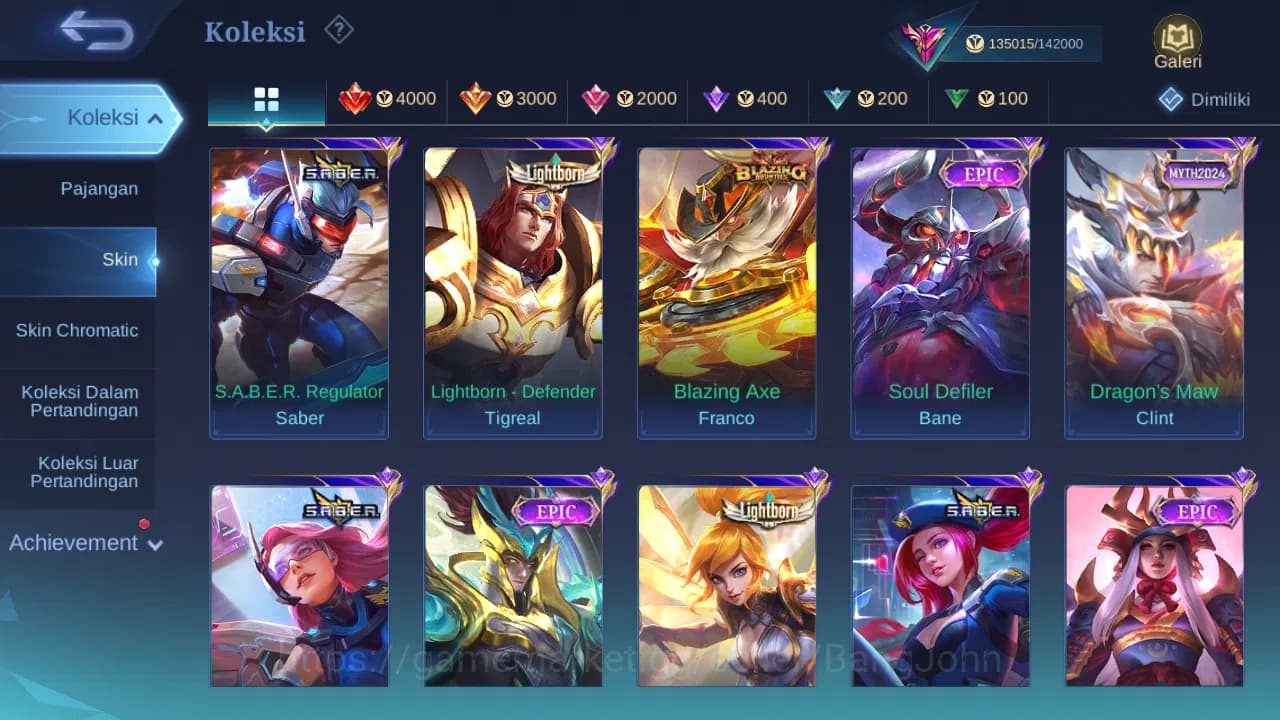Open Koleksi Dalam Pertandingan
This screenshot has width=1280, height=720.
pyautogui.click(x=77, y=401)
